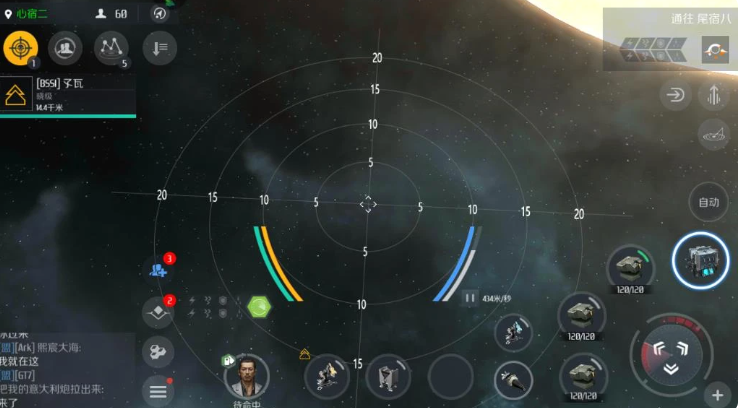
Task: Open the character portrait panel
Action: coord(247,375)
